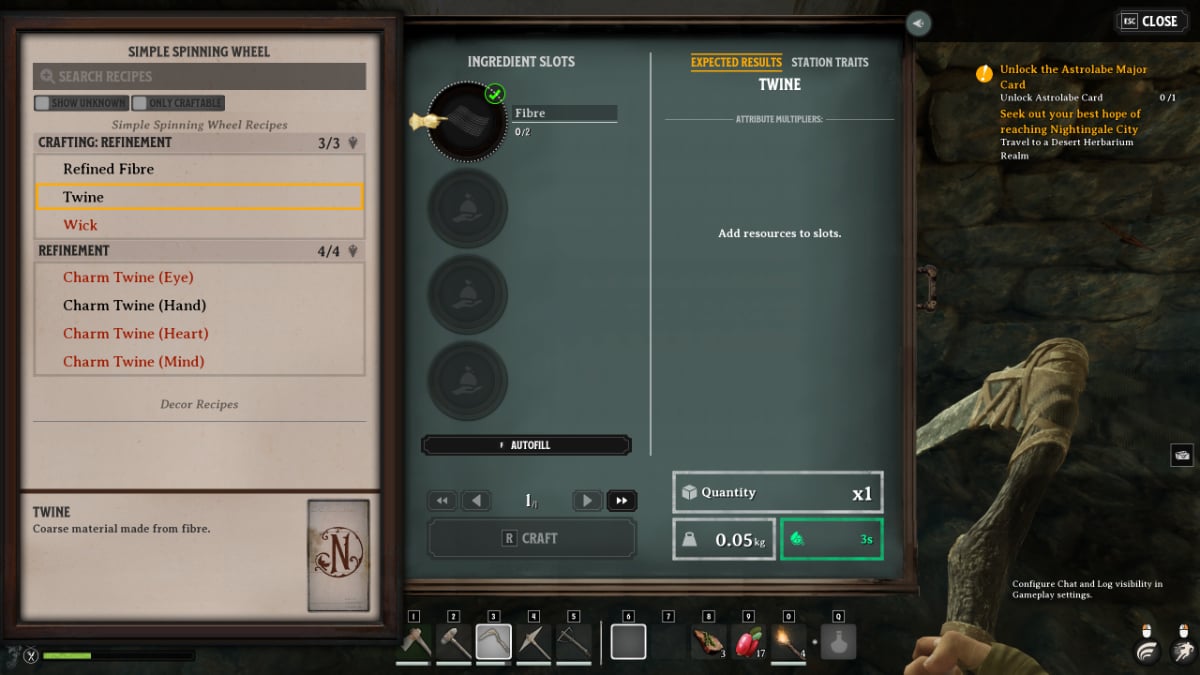Select the Refined Fibre recipe

[108, 169]
